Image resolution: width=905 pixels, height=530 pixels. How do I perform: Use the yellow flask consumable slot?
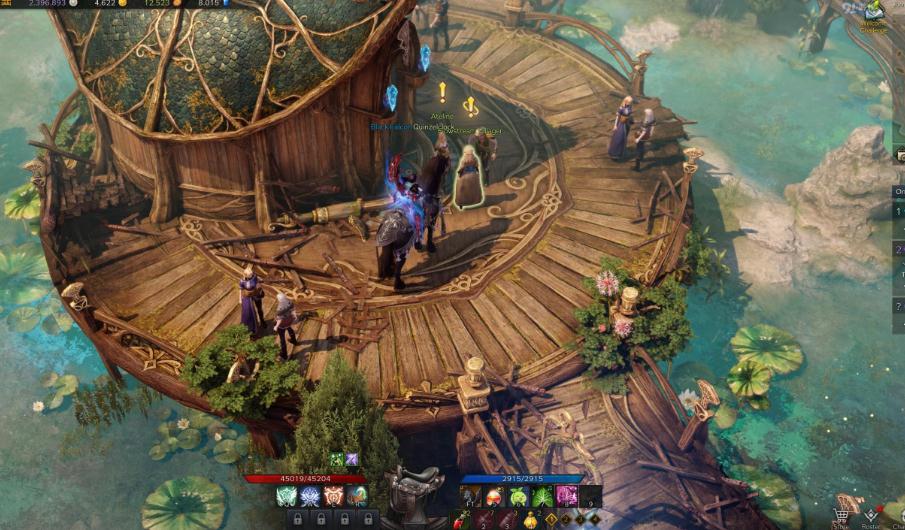(x=531, y=520)
